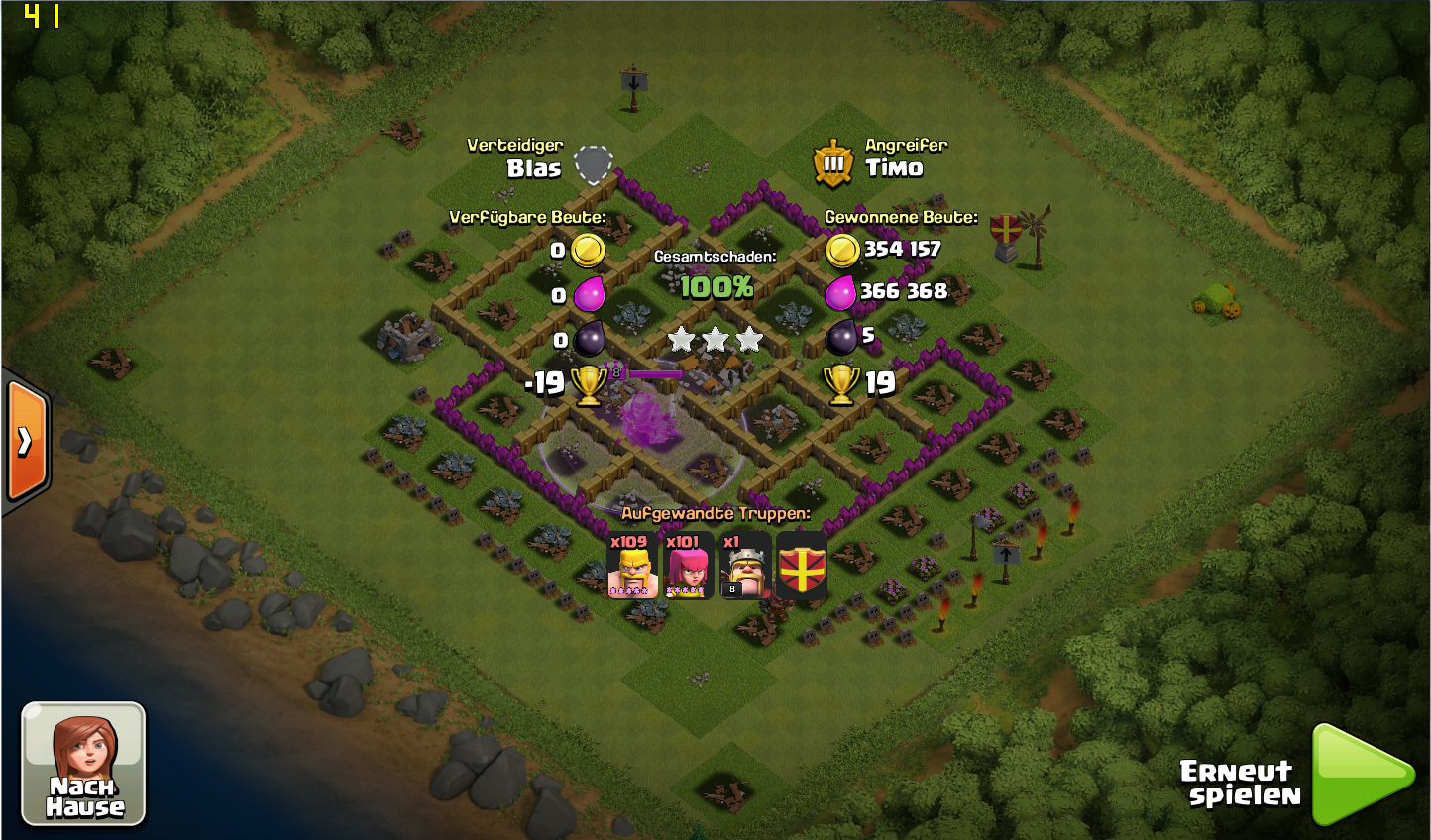Viewport: 1431px width, 840px height.
Task: Replay the attack with green play arrow
Action: click(1361, 775)
